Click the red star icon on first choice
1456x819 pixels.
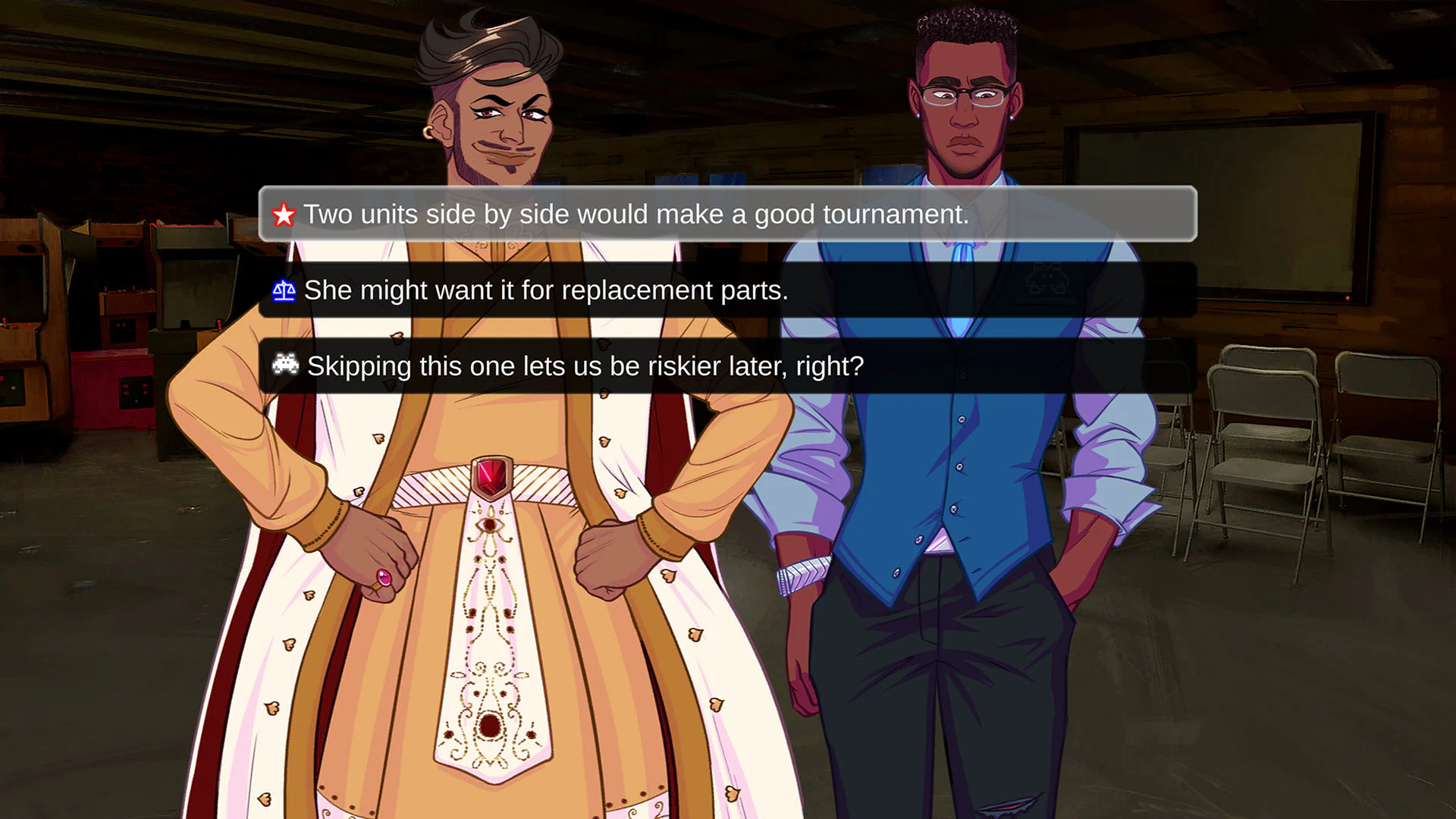(x=284, y=215)
